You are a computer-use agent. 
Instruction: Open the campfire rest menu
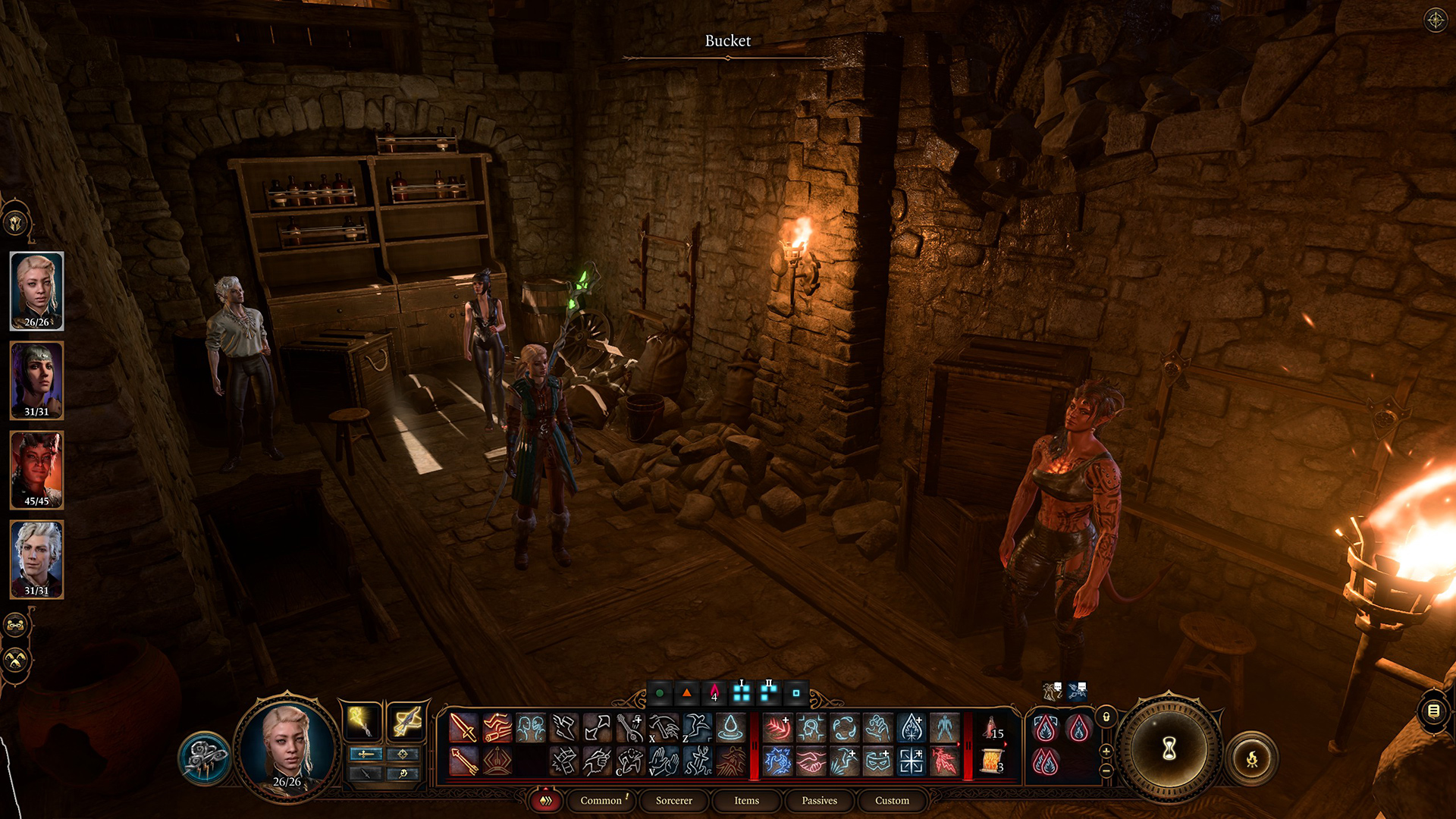click(x=1252, y=758)
